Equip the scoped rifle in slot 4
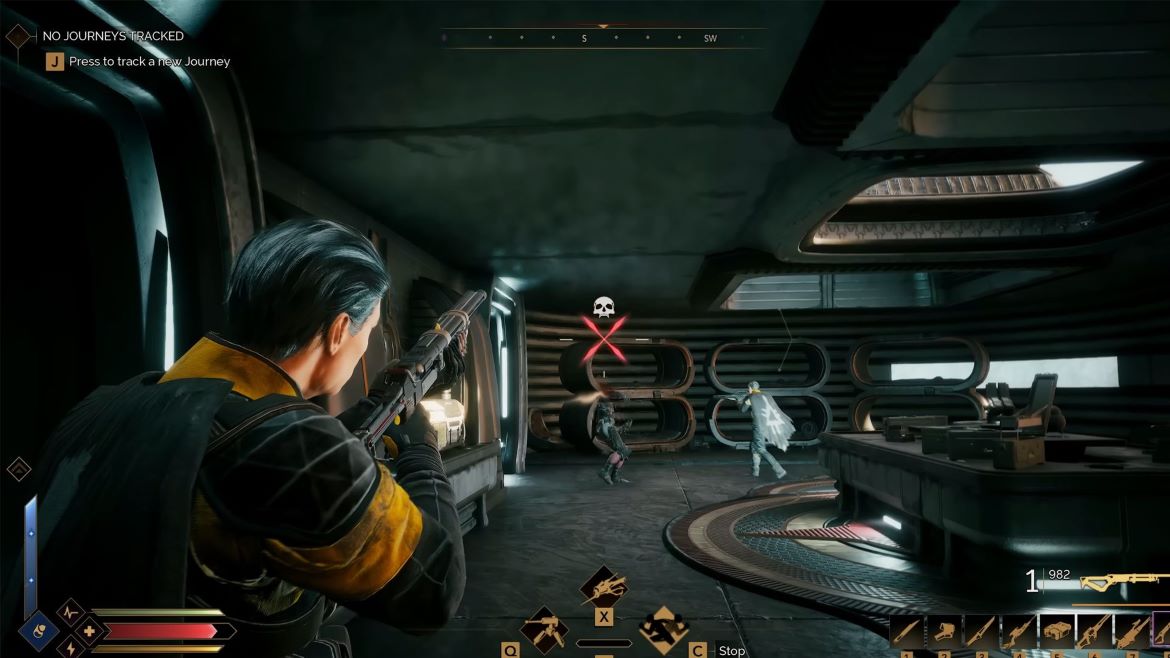Screen dimensions: 1170x658 (x=1019, y=632)
